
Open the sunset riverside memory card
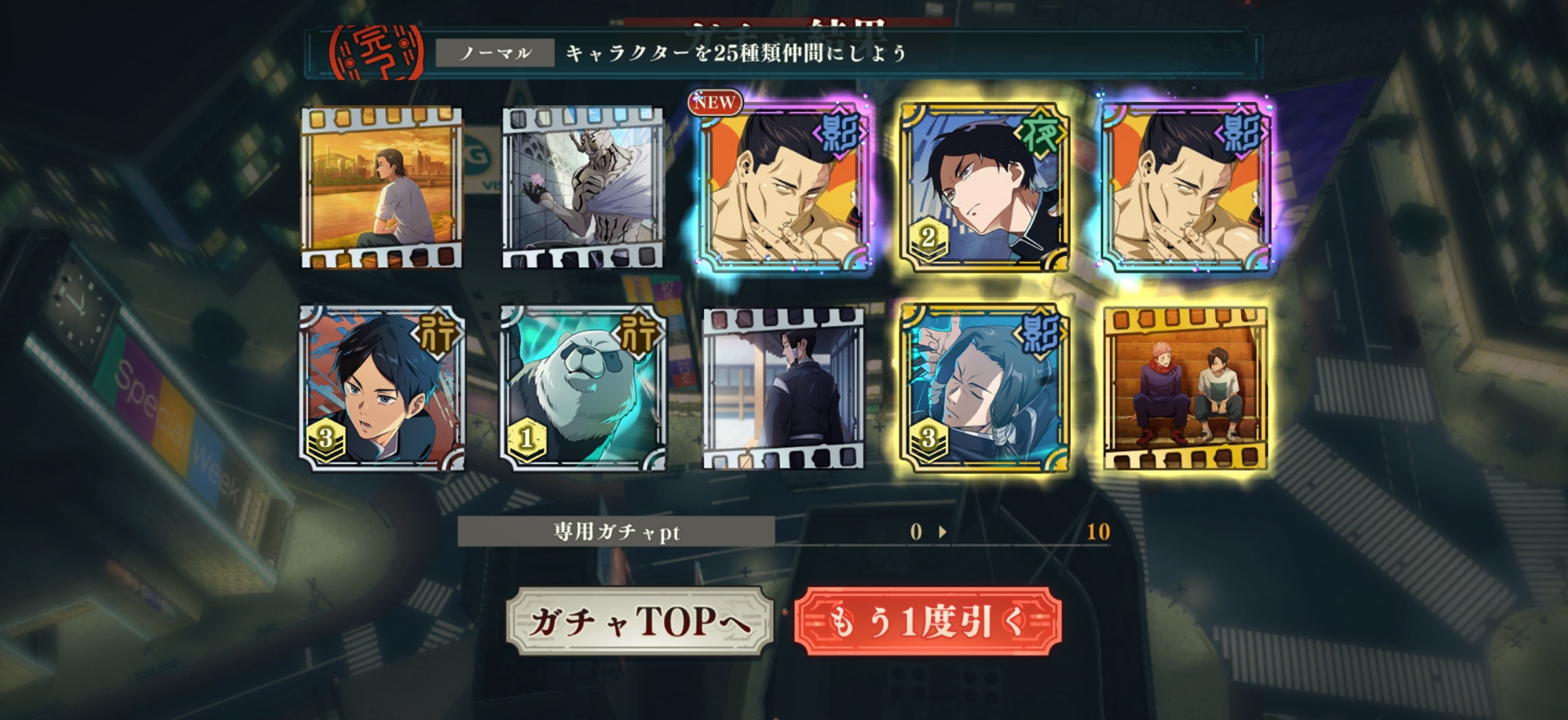382,188
